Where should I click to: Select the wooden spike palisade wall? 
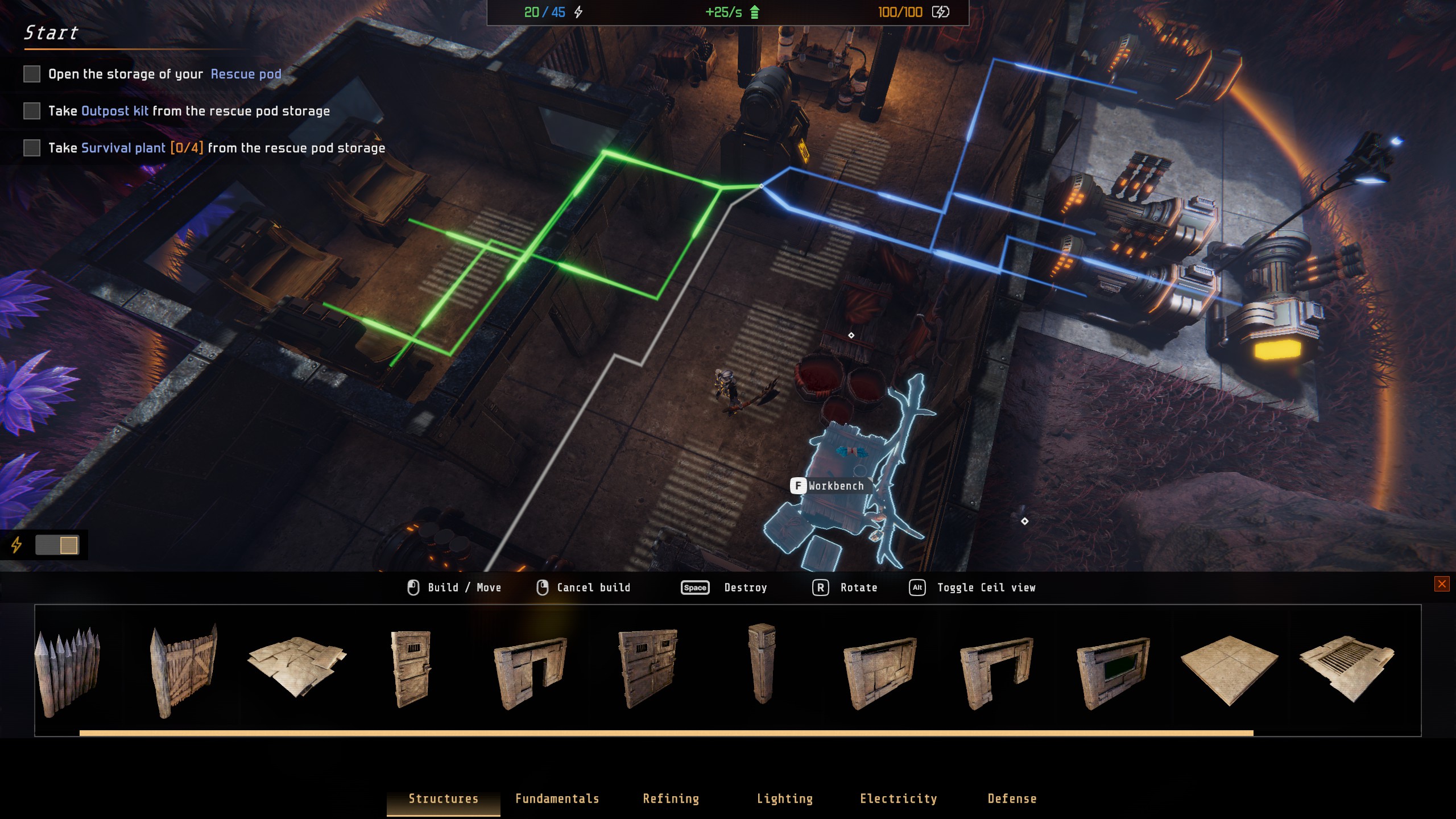(68, 670)
